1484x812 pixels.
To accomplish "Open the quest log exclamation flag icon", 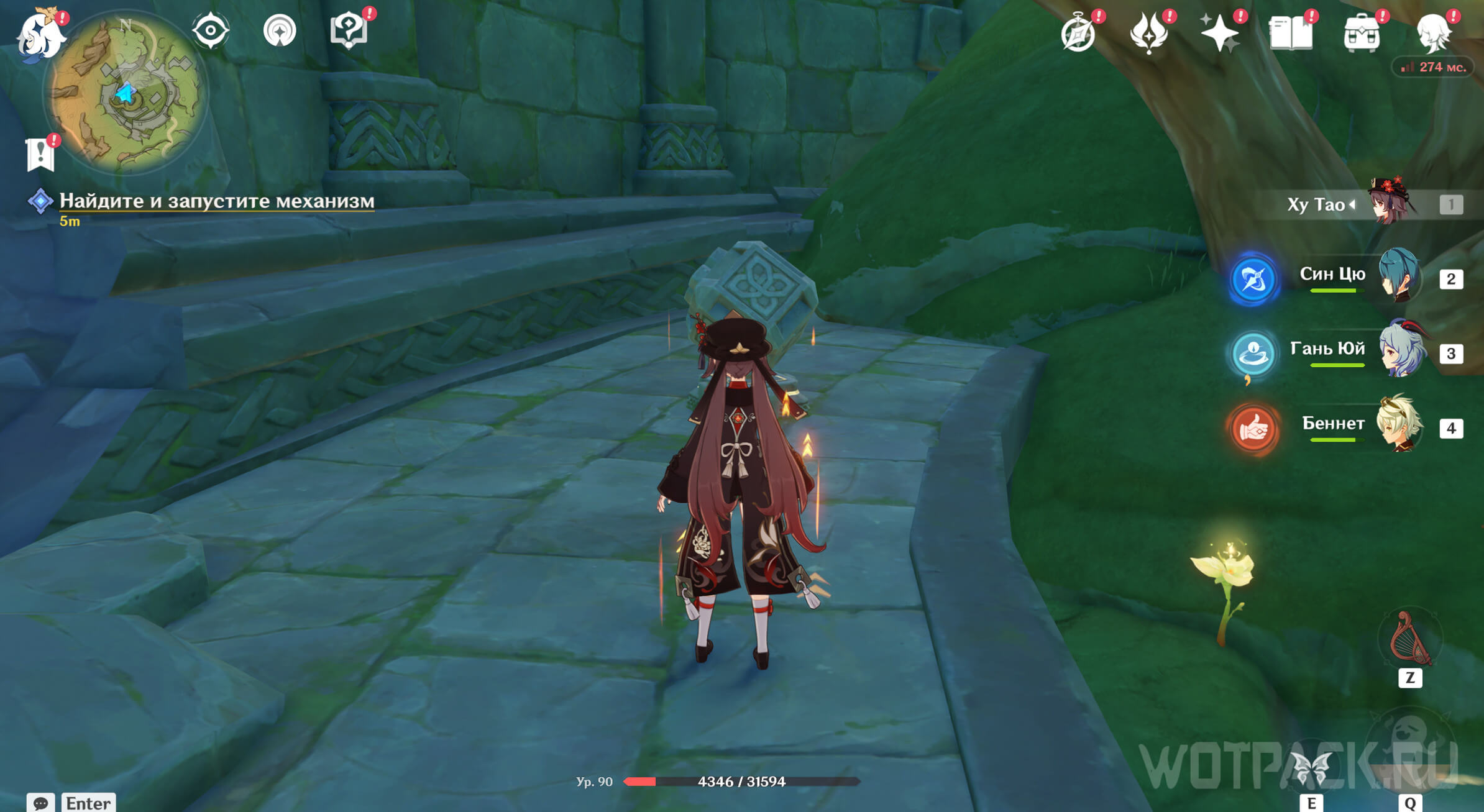I will (40, 153).
